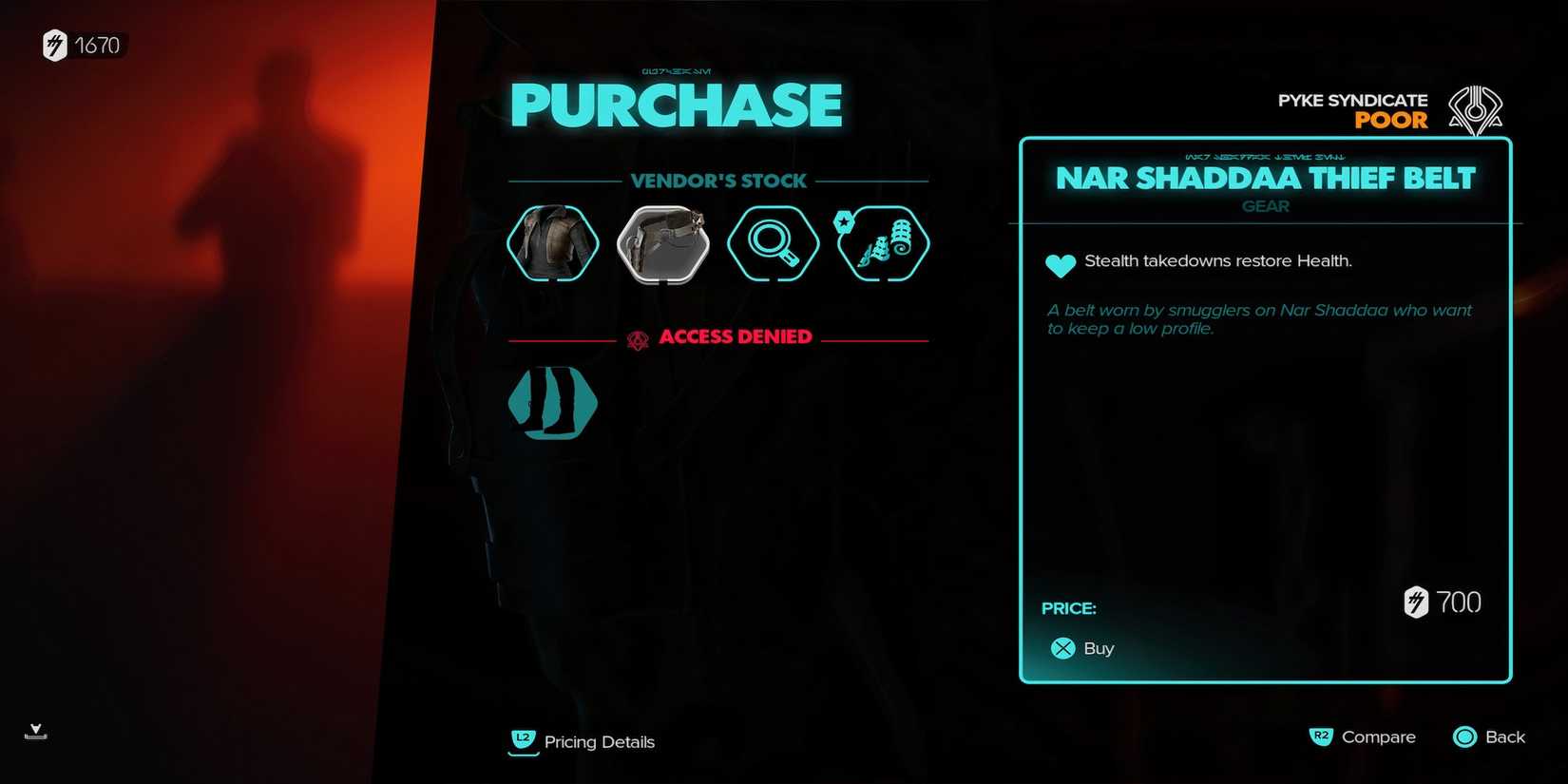Click the VENDOR'S STOCK section header
The image size is (1568, 784).
coord(720,181)
